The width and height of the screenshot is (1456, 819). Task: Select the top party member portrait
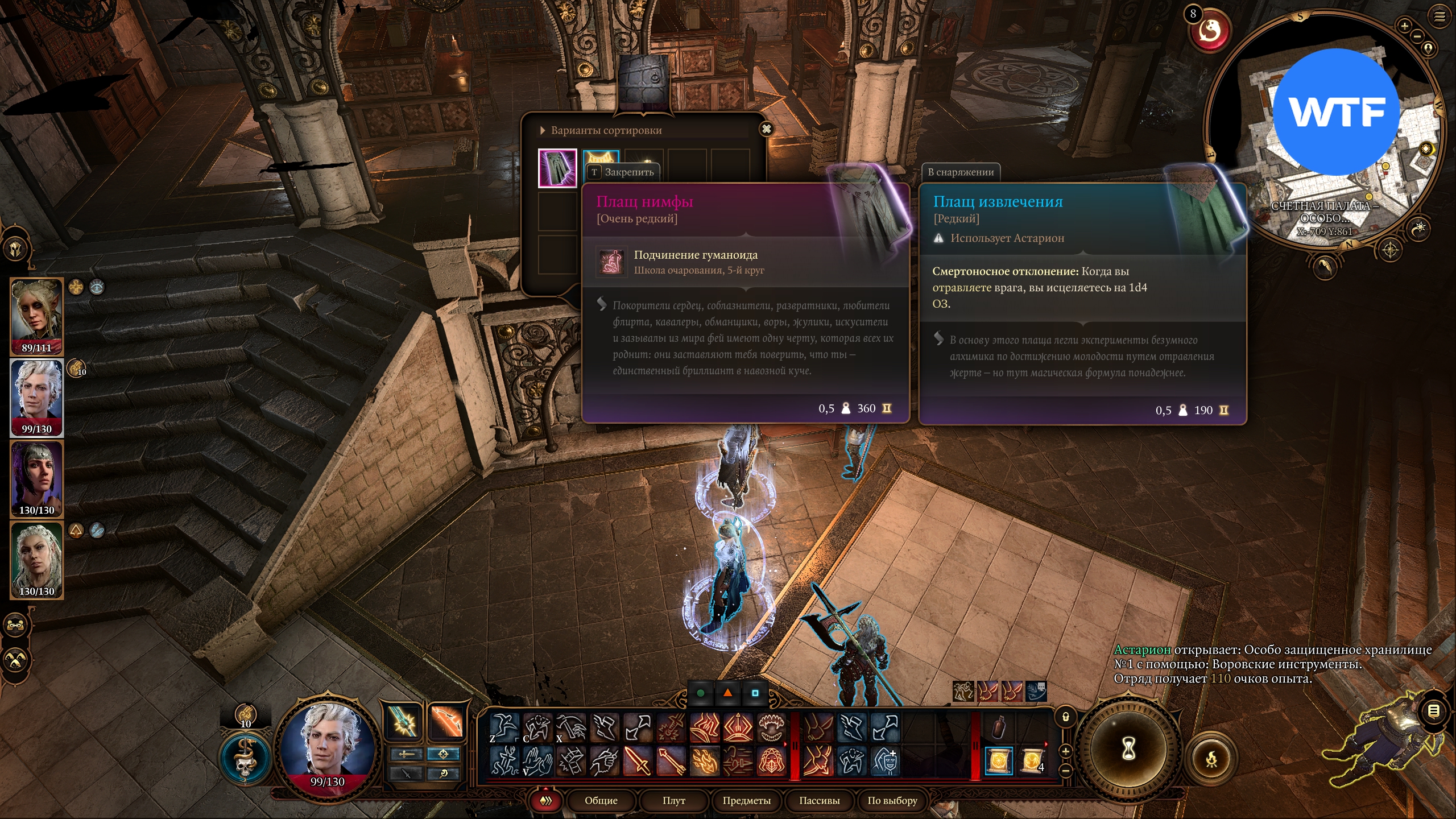point(37,316)
